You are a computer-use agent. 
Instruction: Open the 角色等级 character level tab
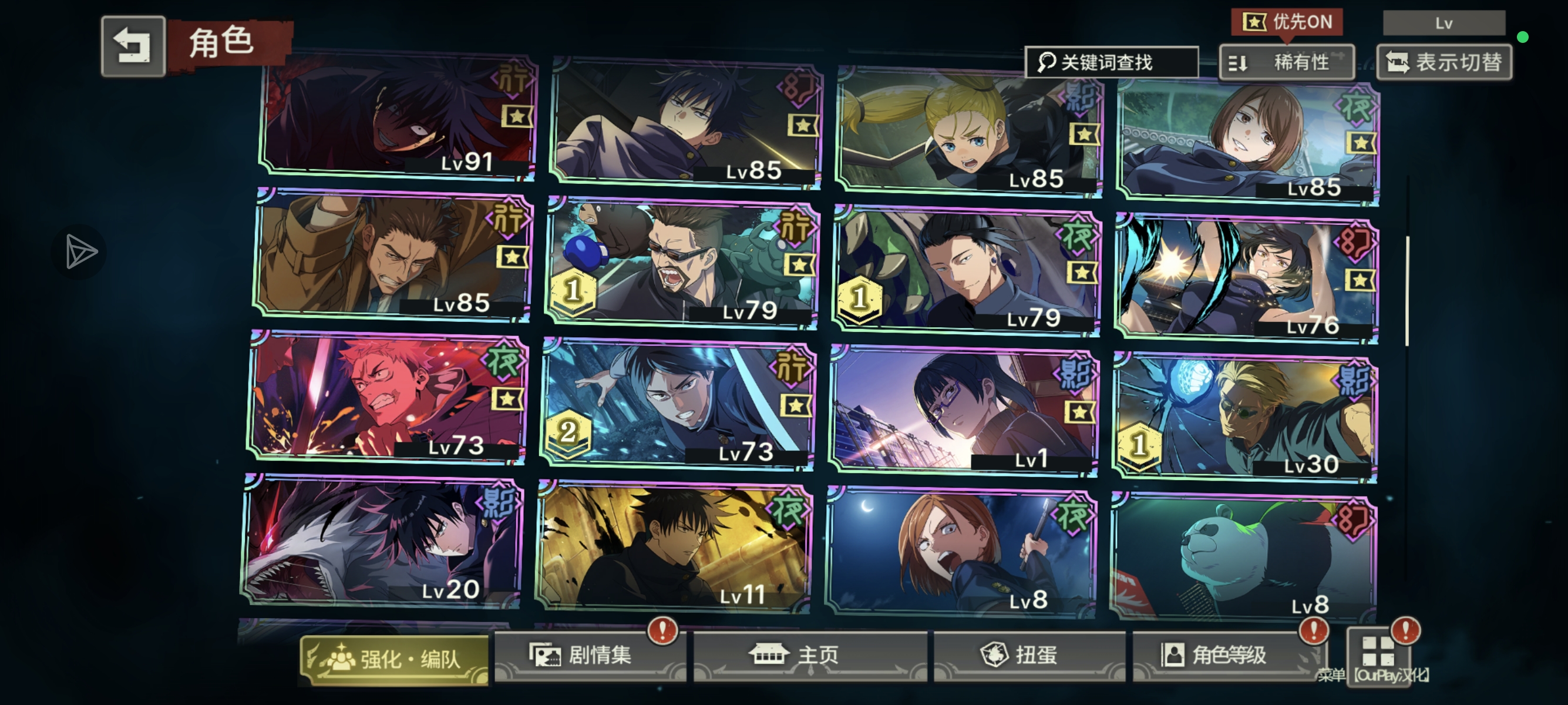point(1223,656)
